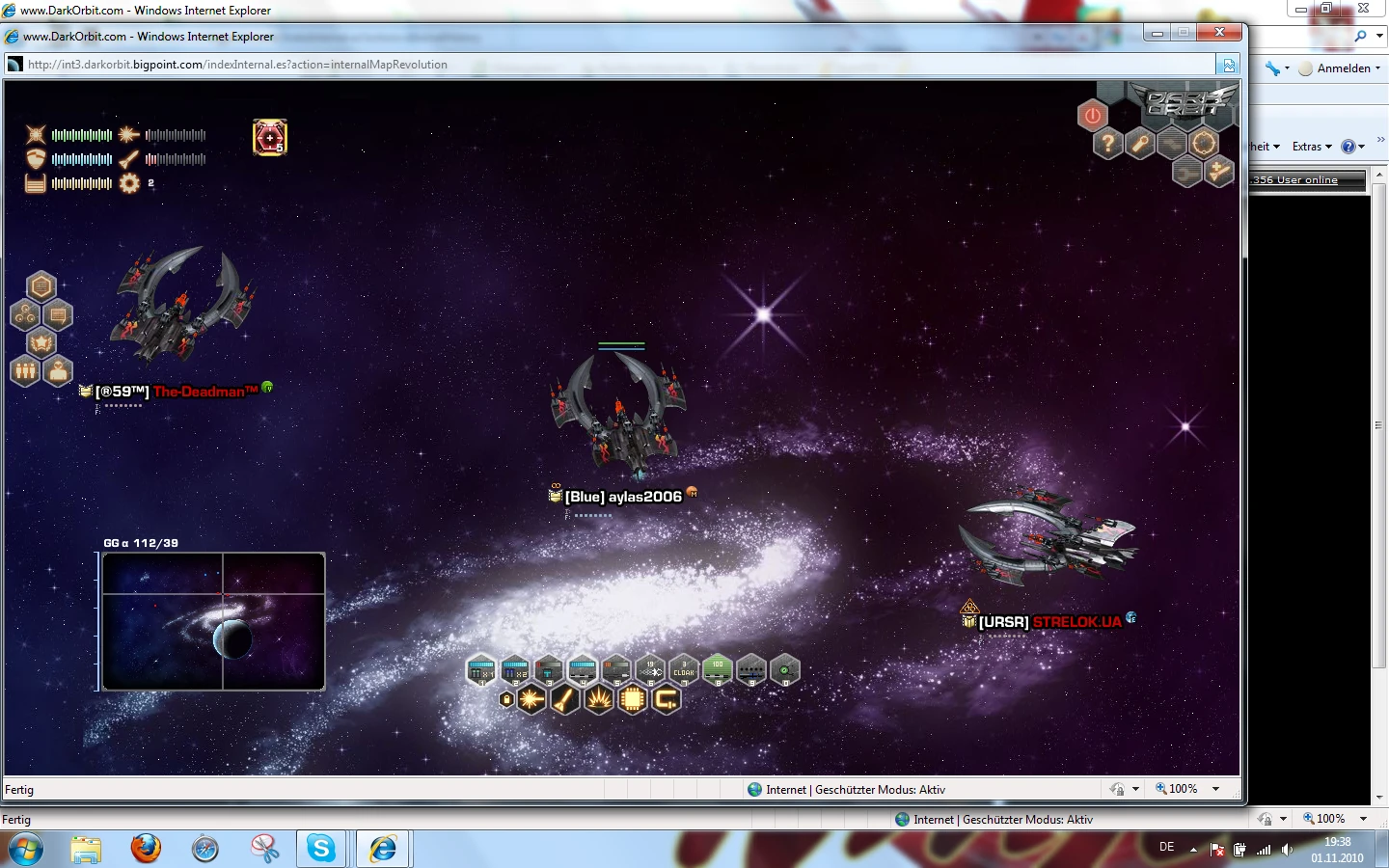
Task: Open the wrench settings hexagon
Action: coord(1139,144)
